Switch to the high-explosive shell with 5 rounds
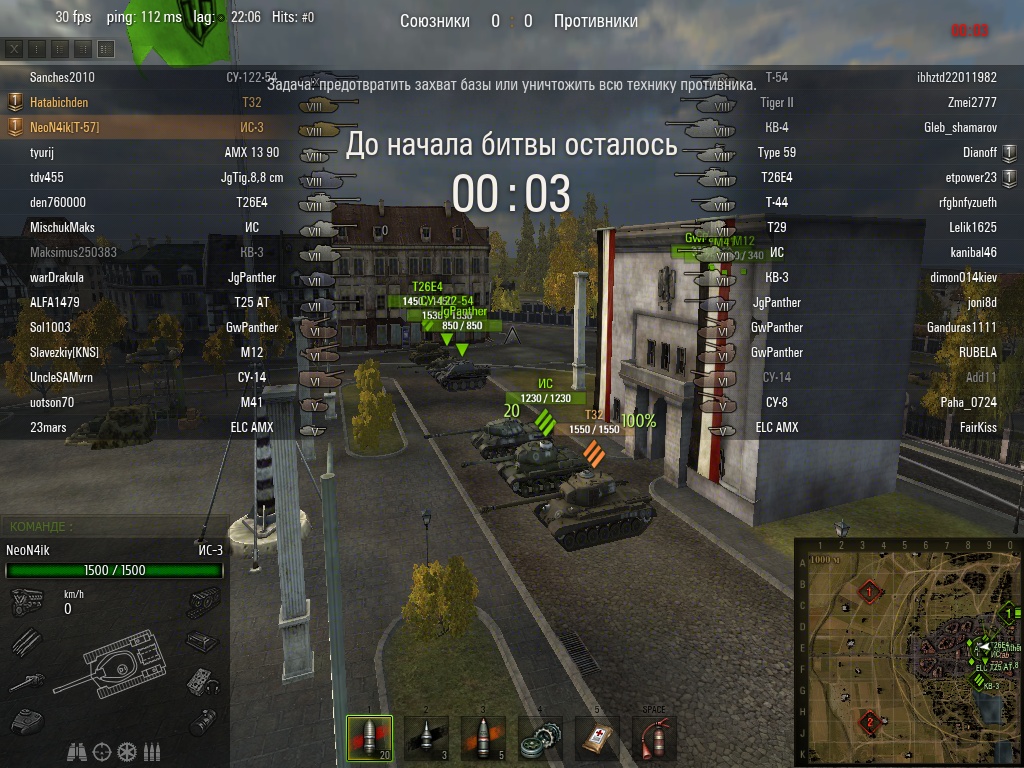 (x=483, y=739)
